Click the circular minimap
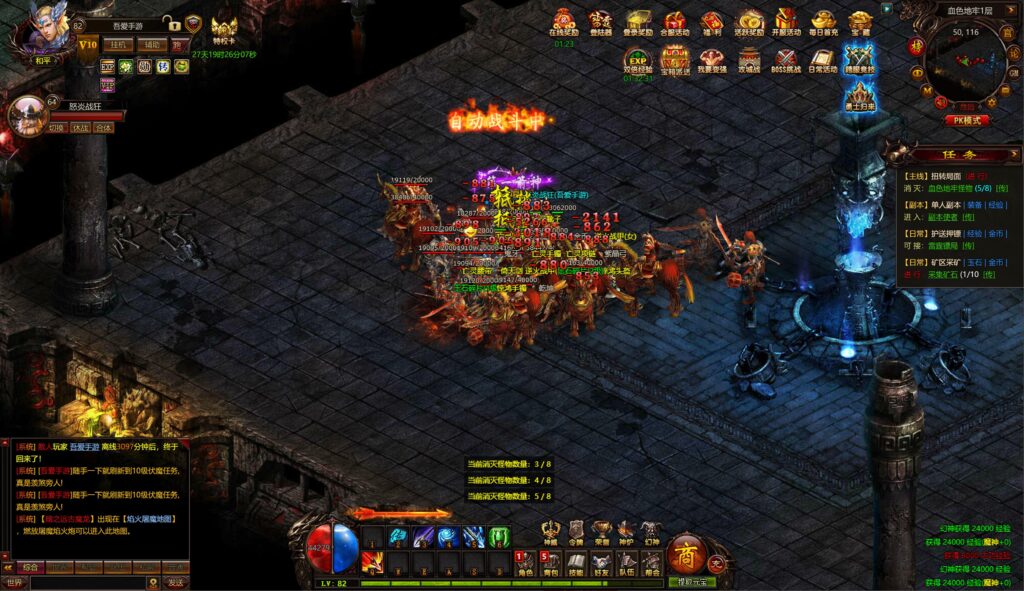 pos(965,68)
